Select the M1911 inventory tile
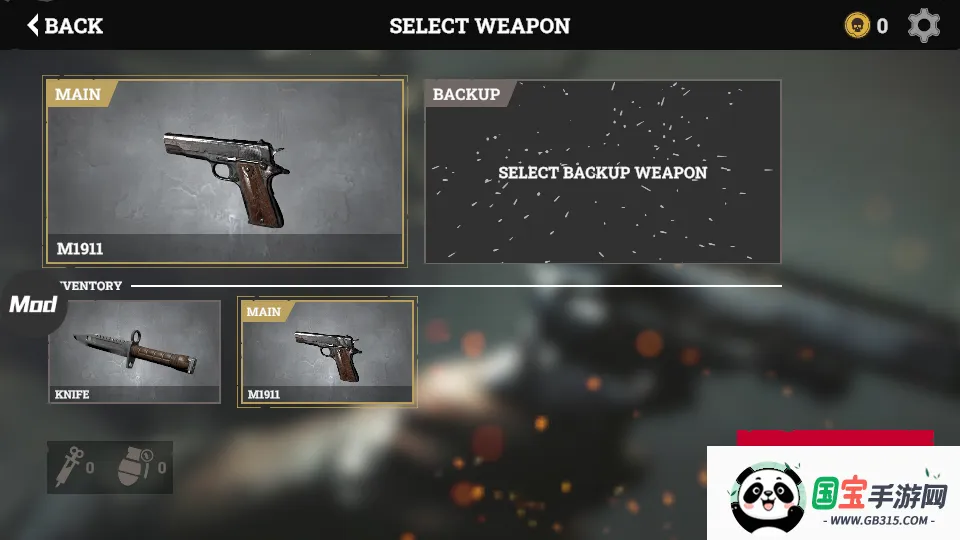Image resolution: width=960 pixels, height=540 pixels. pos(327,351)
